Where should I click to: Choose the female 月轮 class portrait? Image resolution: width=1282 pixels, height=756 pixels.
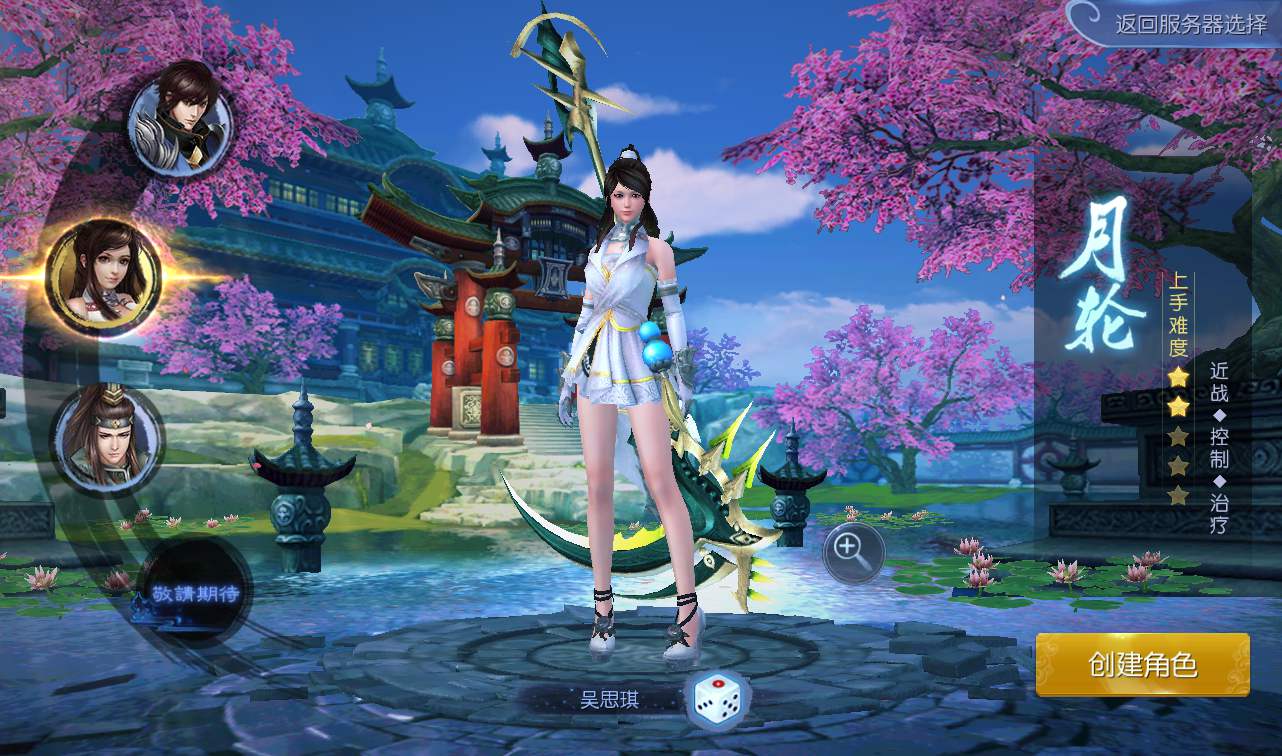coord(104,276)
